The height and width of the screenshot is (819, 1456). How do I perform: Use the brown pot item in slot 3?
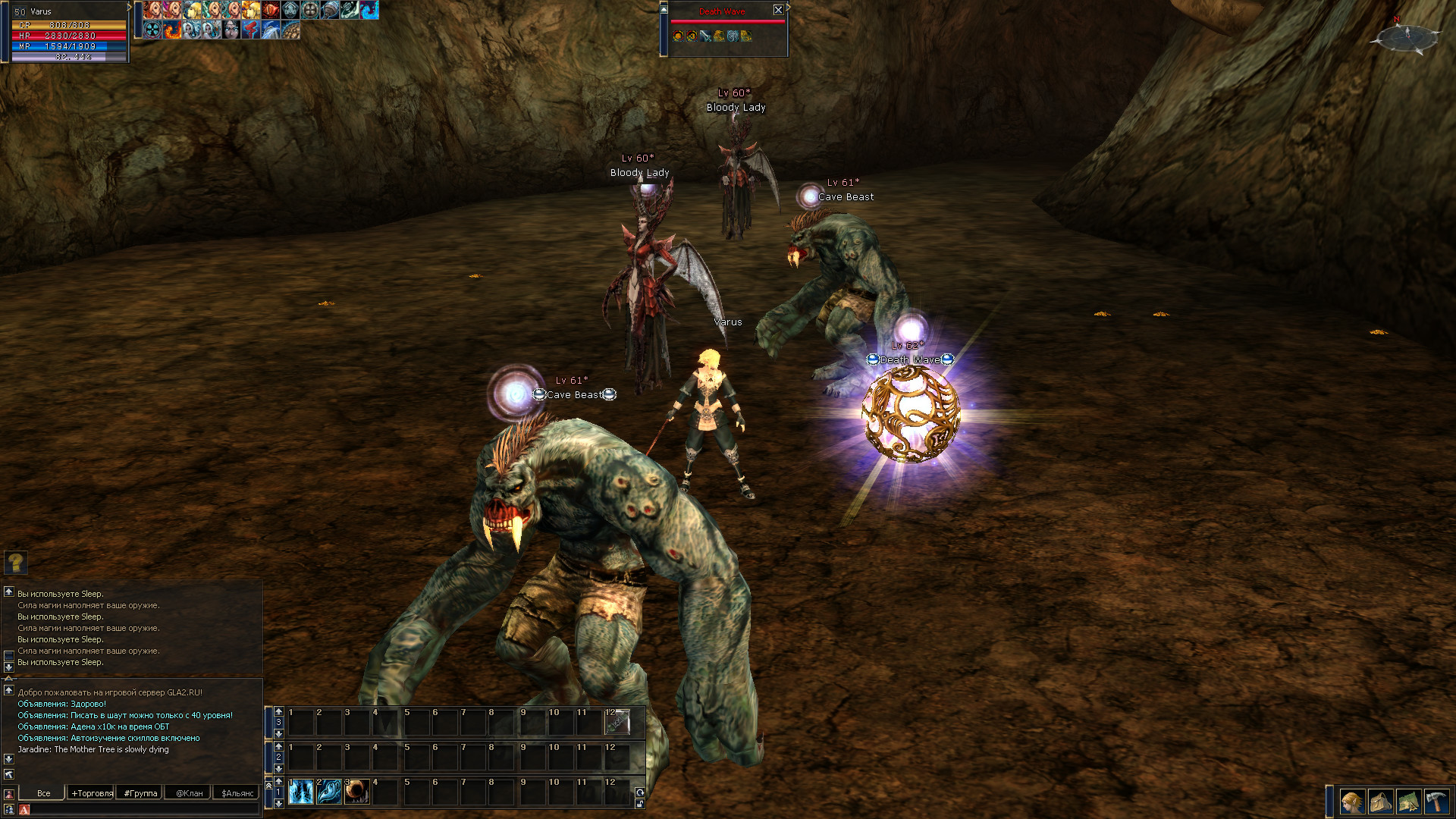357,792
